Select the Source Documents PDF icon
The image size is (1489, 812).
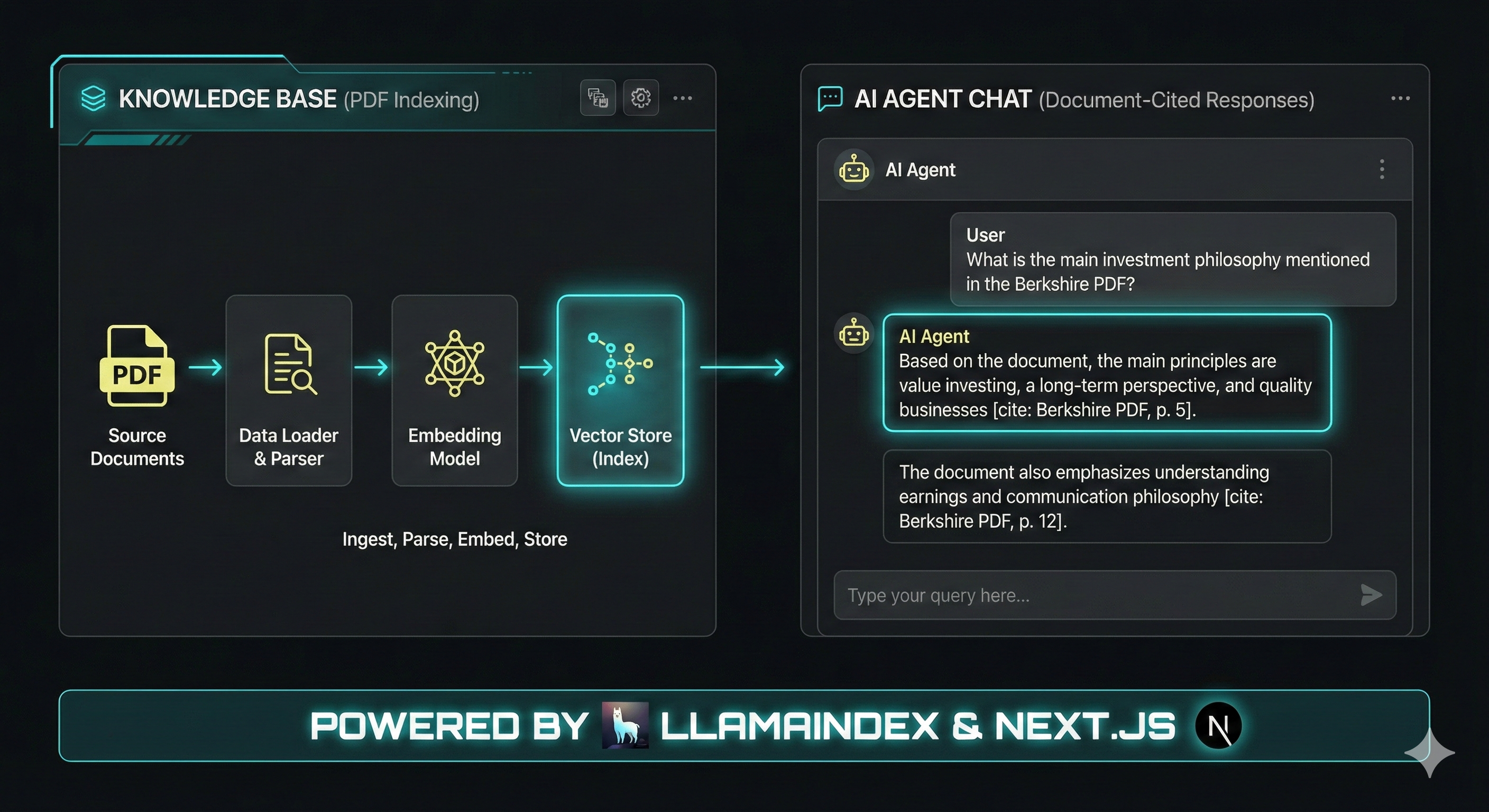click(x=137, y=366)
